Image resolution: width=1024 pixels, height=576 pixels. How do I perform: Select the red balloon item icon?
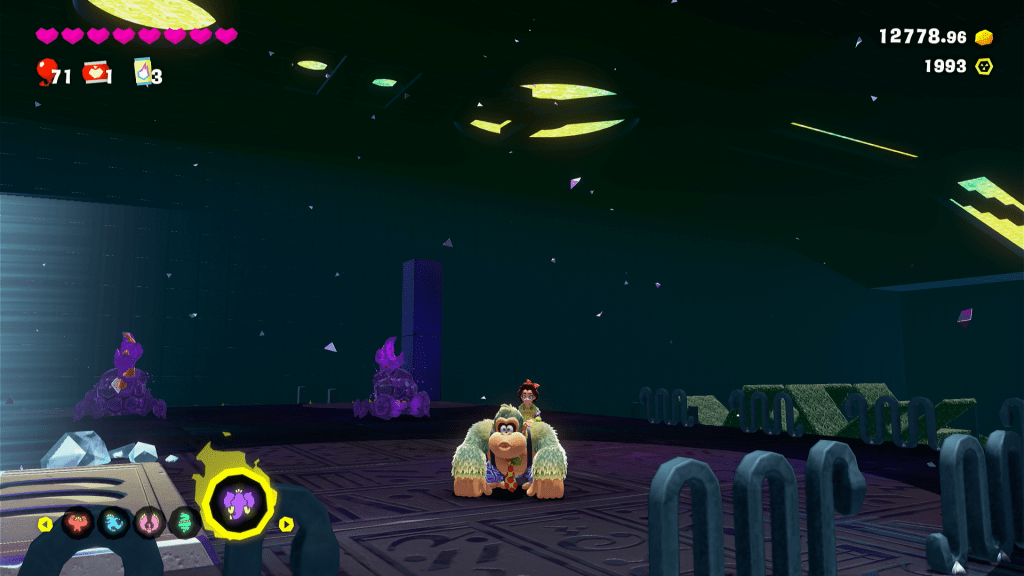46,71
